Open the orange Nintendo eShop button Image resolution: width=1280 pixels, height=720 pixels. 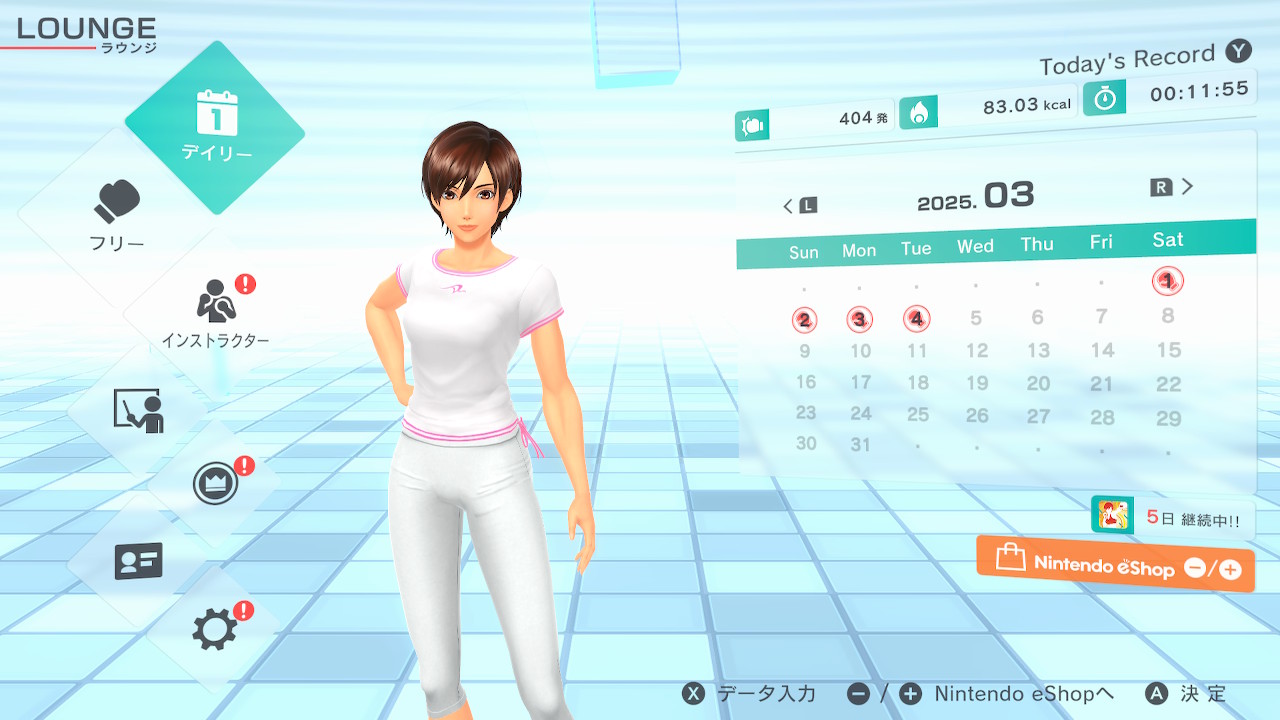click(x=1115, y=564)
